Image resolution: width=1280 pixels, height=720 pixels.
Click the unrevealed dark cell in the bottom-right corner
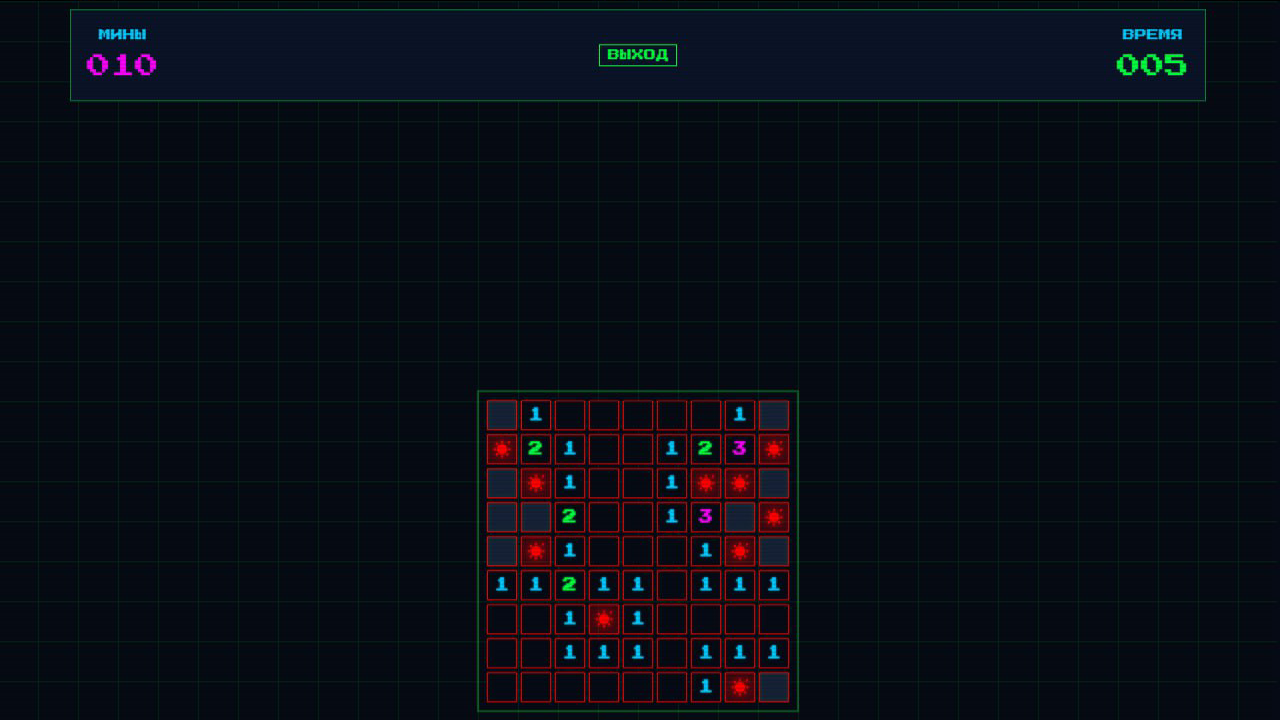[x=773, y=687]
